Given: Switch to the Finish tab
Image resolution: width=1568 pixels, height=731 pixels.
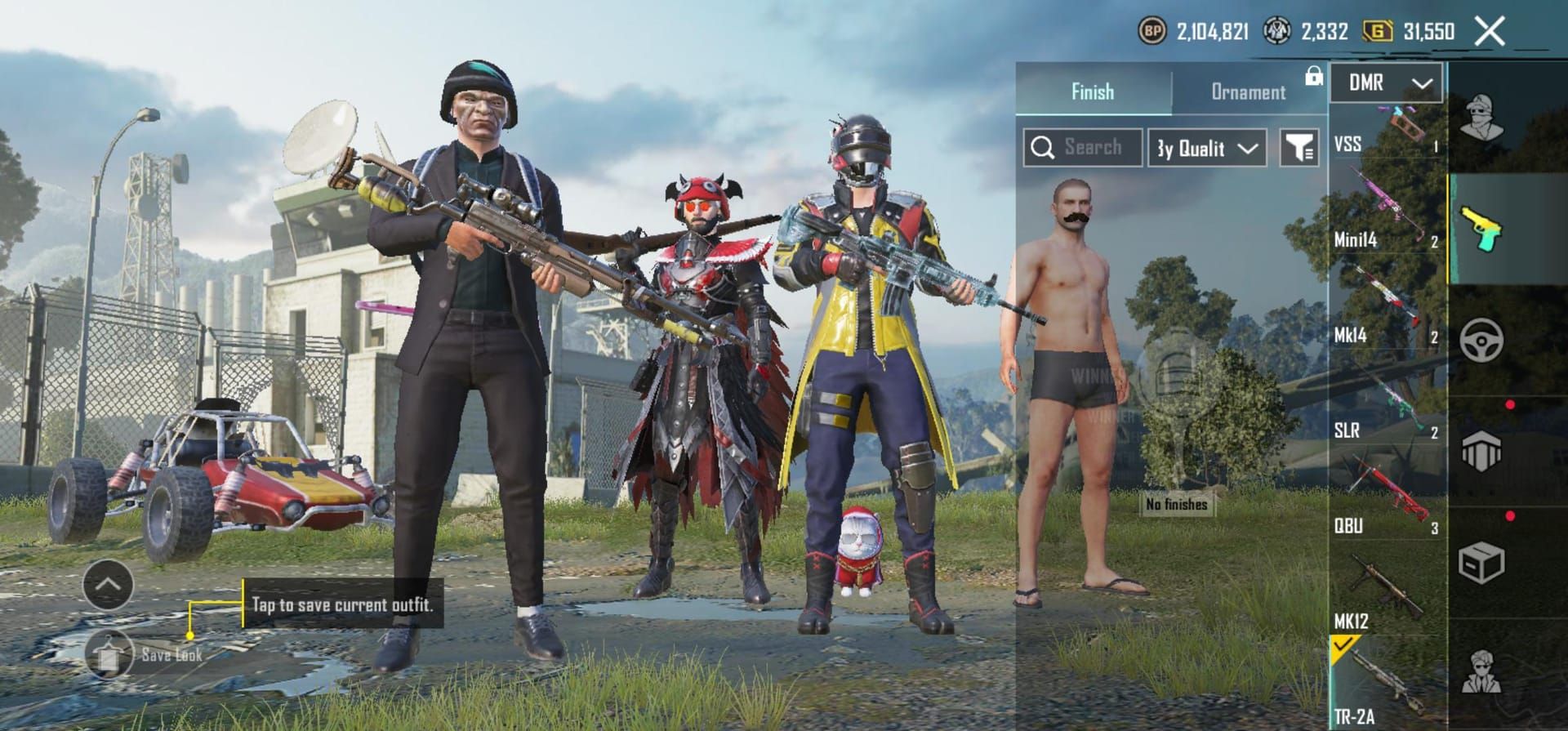Looking at the screenshot, I should click(x=1094, y=91).
